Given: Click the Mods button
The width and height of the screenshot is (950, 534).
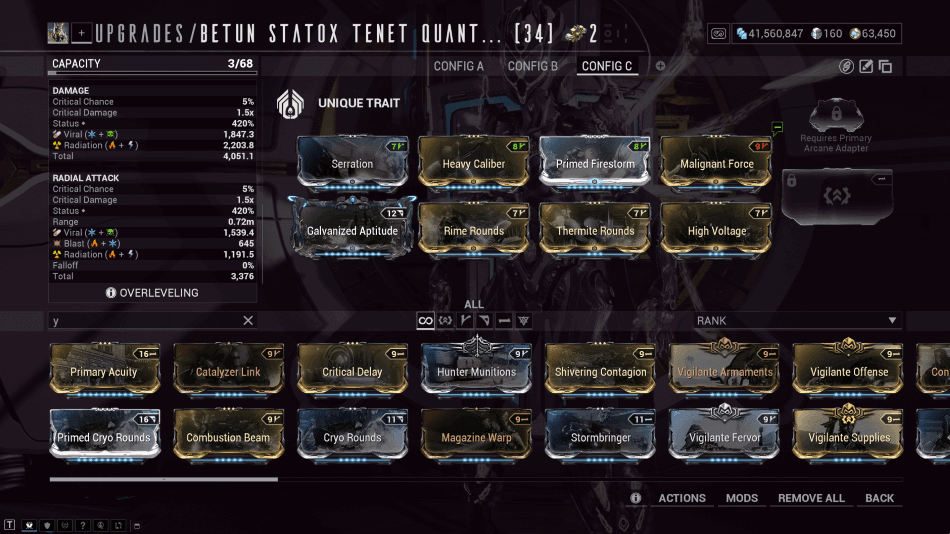Looking at the screenshot, I should pyautogui.click(x=742, y=498).
